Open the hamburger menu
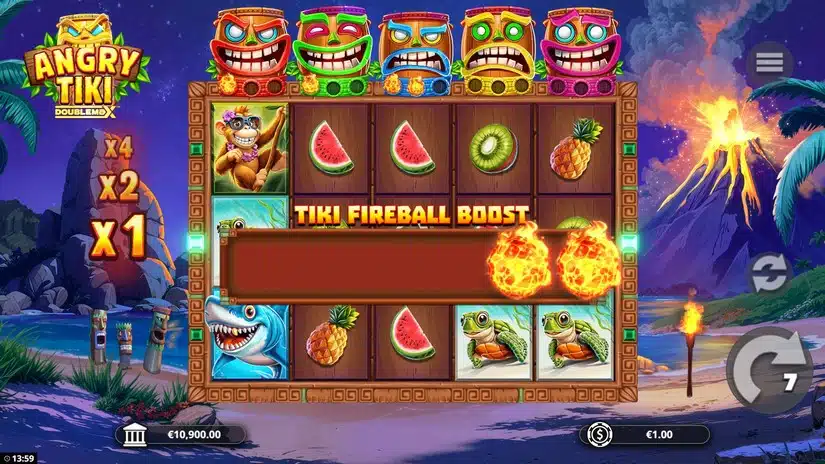825x464 pixels. (x=769, y=63)
